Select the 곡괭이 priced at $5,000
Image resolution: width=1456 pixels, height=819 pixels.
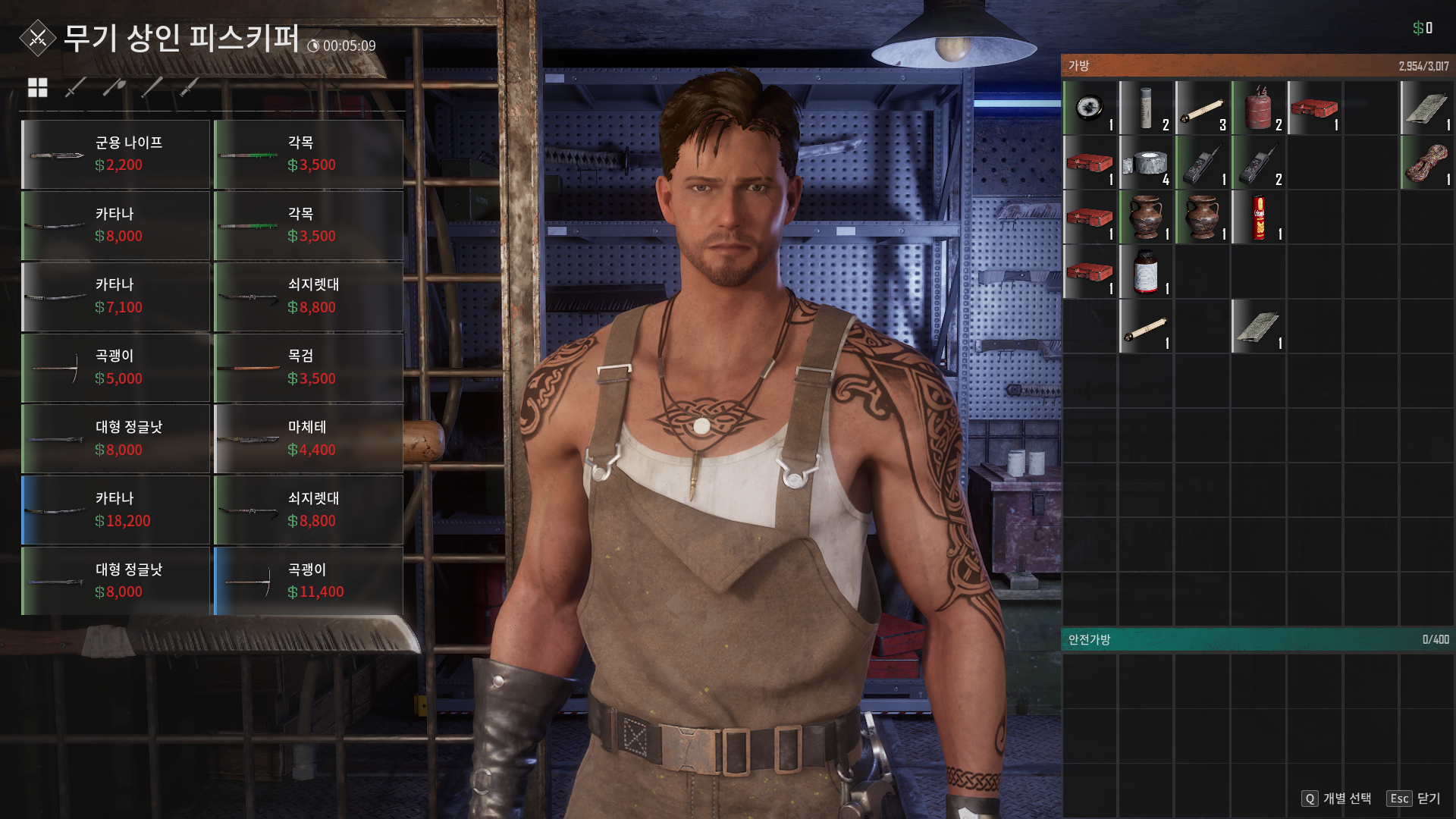click(116, 369)
